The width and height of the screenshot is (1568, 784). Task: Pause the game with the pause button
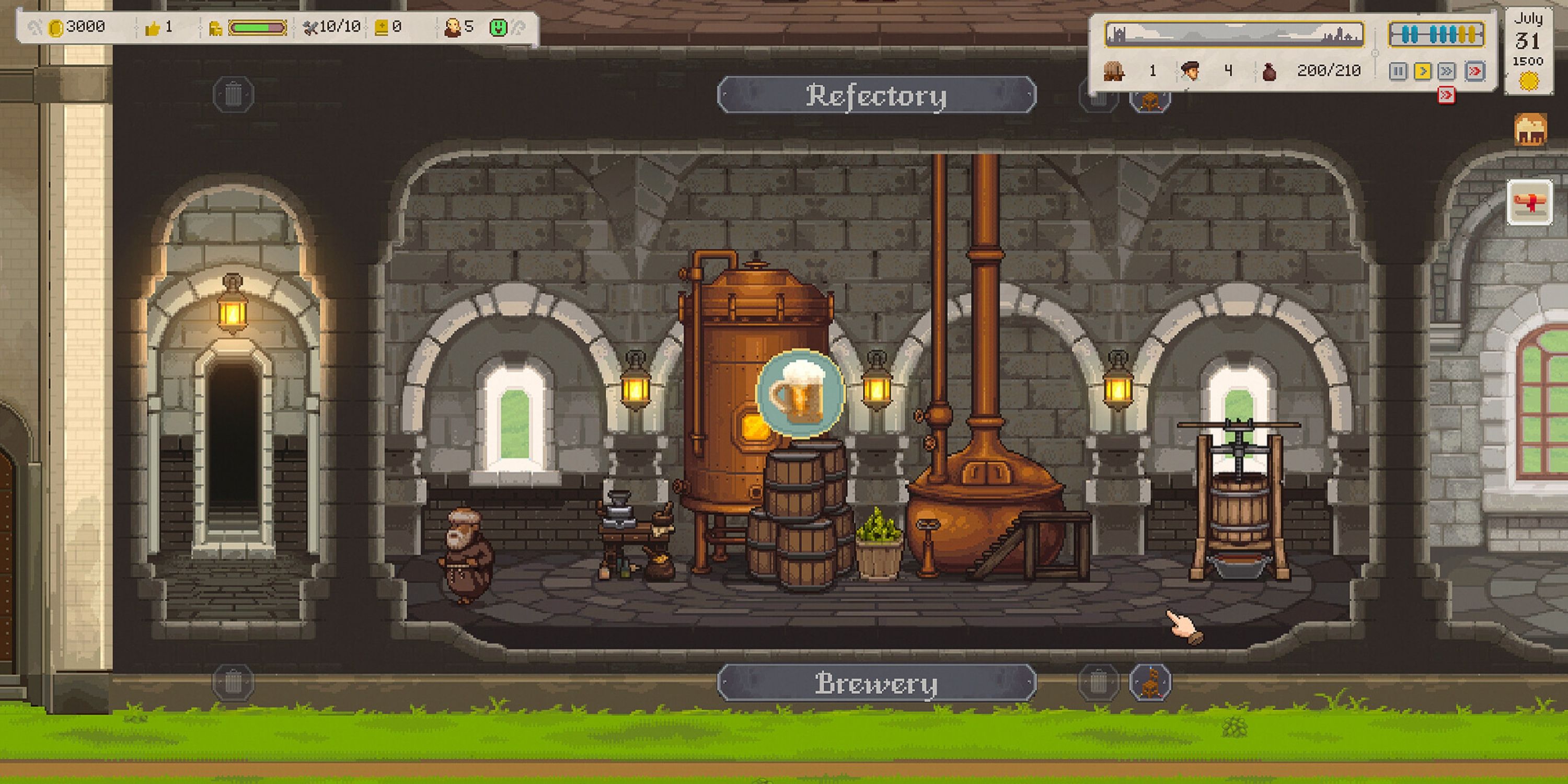pyautogui.click(x=1398, y=71)
